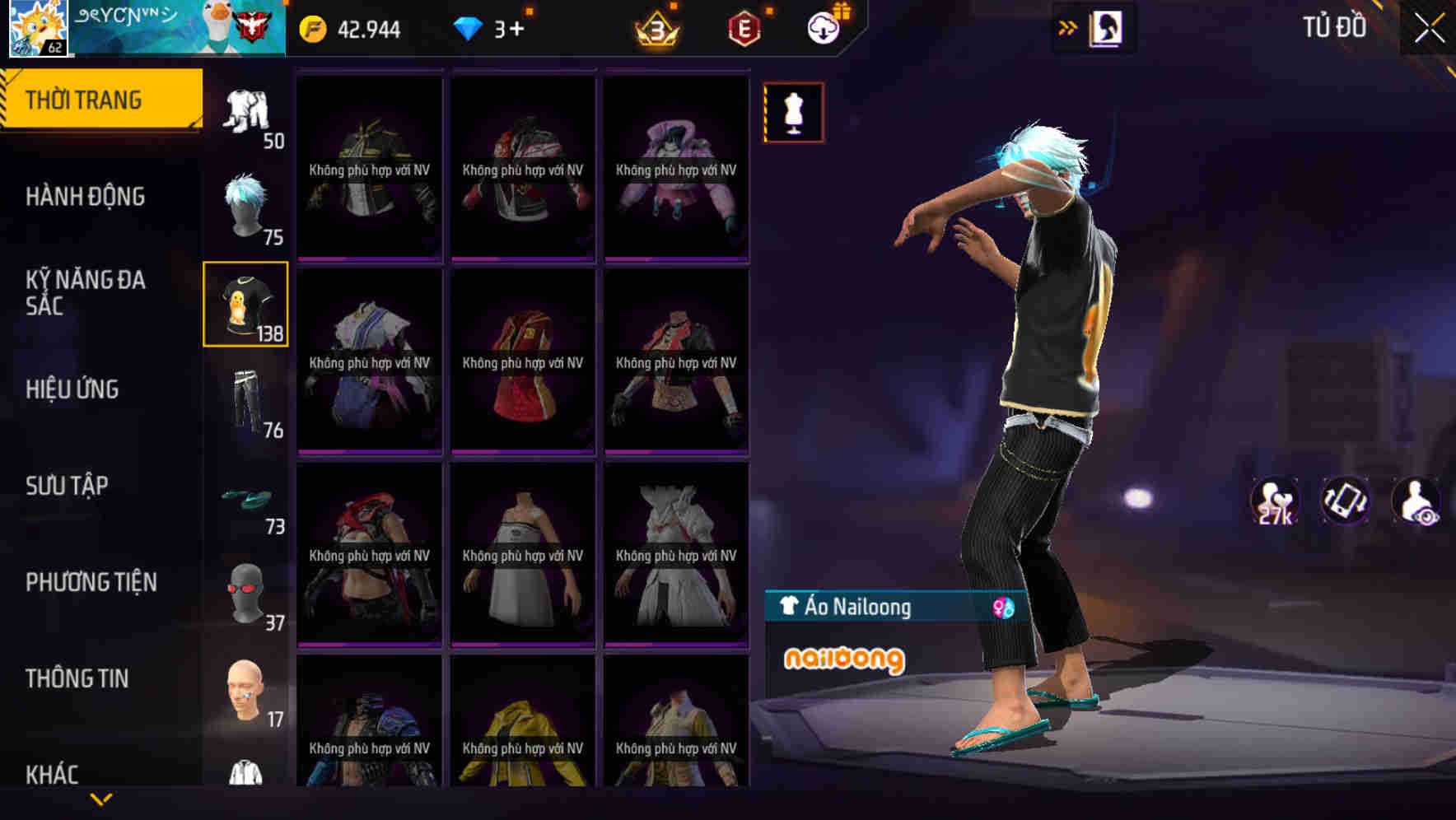
Task: Open the SƯU TẬP menu item
Action: tap(70, 486)
